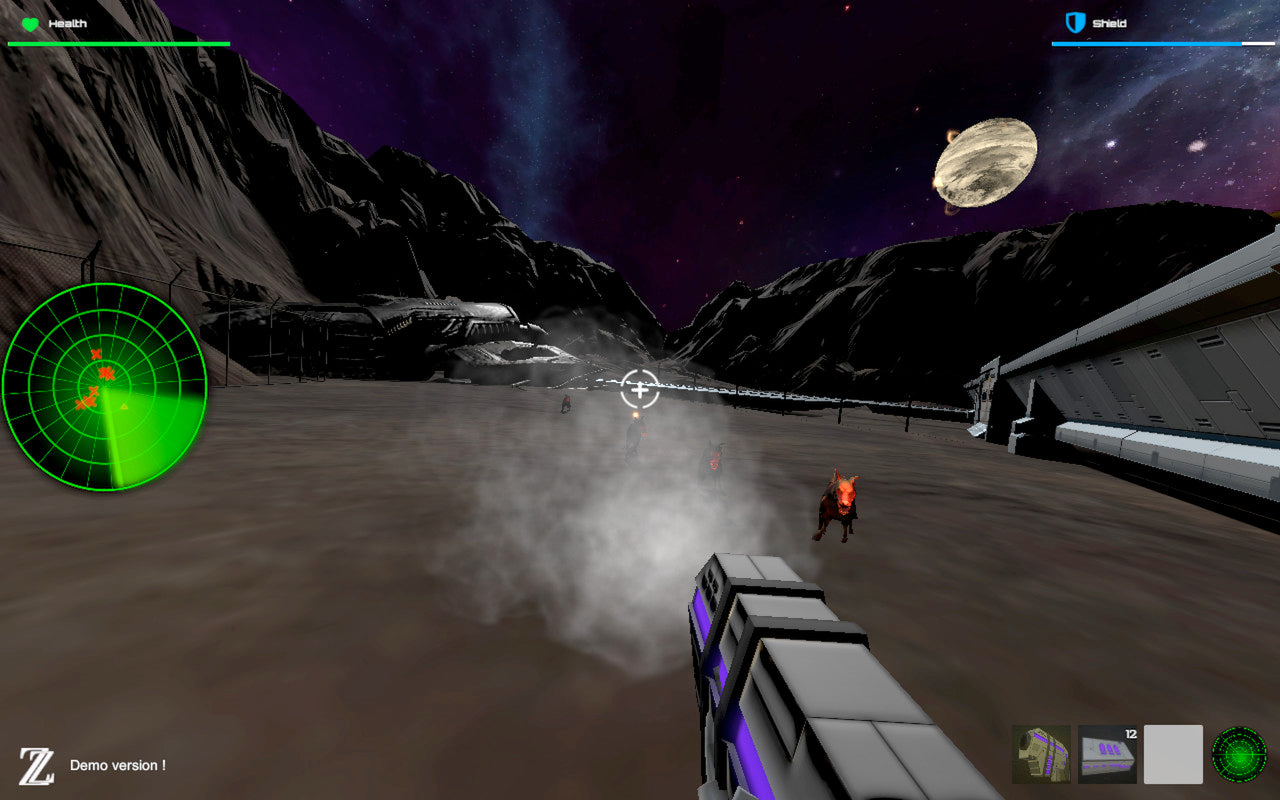The image size is (1280, 800).
Task: Choose the ammo clip slot showing 12
Action: (1107, 754)
